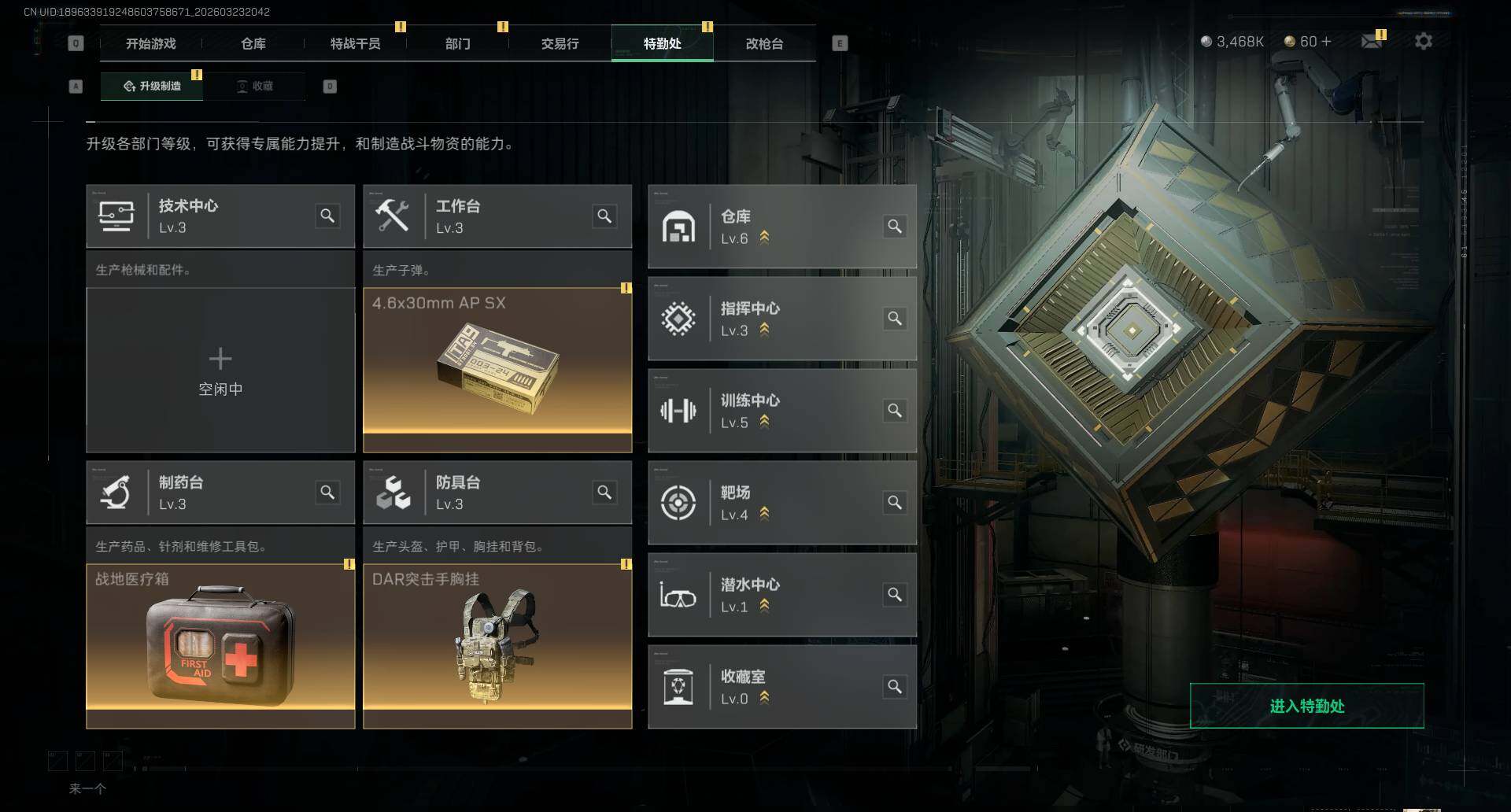Open the 交易行 tab
This screenshot has width=1511, height=812.
[x=560, y=44]
